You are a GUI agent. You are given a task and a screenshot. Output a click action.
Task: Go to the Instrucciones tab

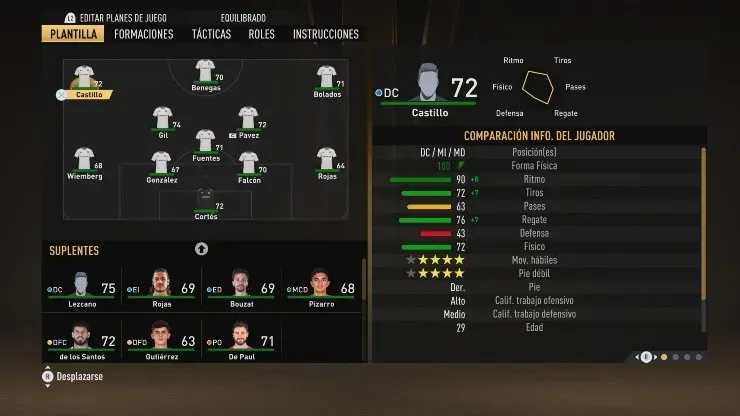pyautogui.click(x=325, y=34)
